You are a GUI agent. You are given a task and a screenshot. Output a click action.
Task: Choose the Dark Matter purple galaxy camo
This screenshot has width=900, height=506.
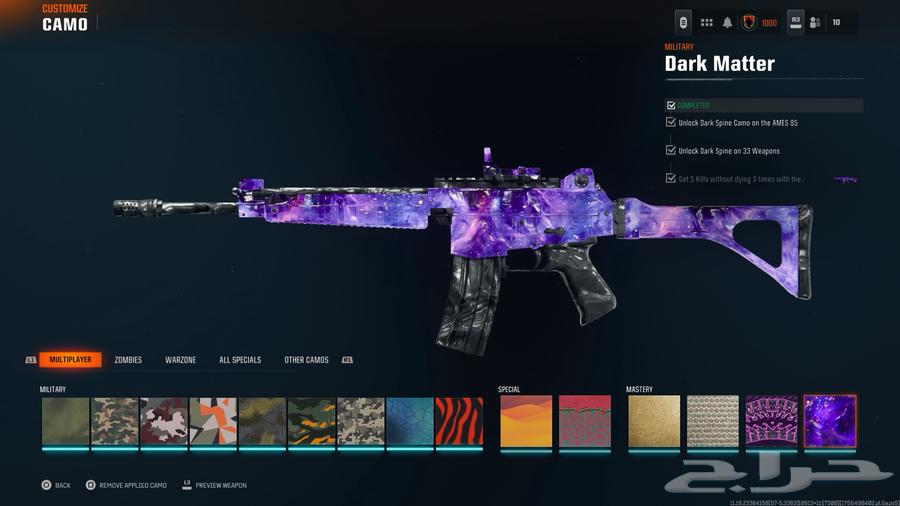click(x=830, y=421)
